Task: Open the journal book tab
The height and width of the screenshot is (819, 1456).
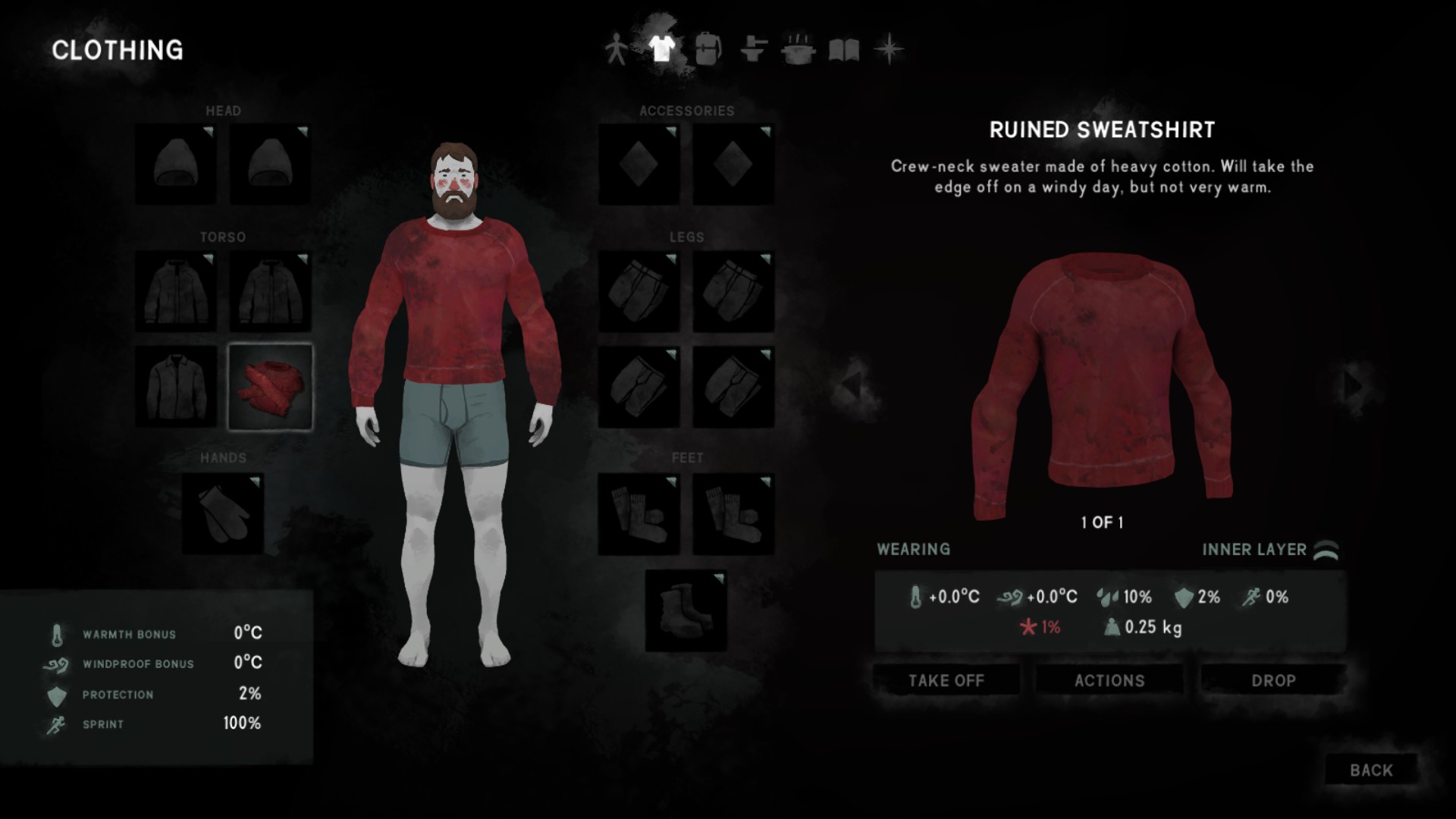Action: pos(843,50)
